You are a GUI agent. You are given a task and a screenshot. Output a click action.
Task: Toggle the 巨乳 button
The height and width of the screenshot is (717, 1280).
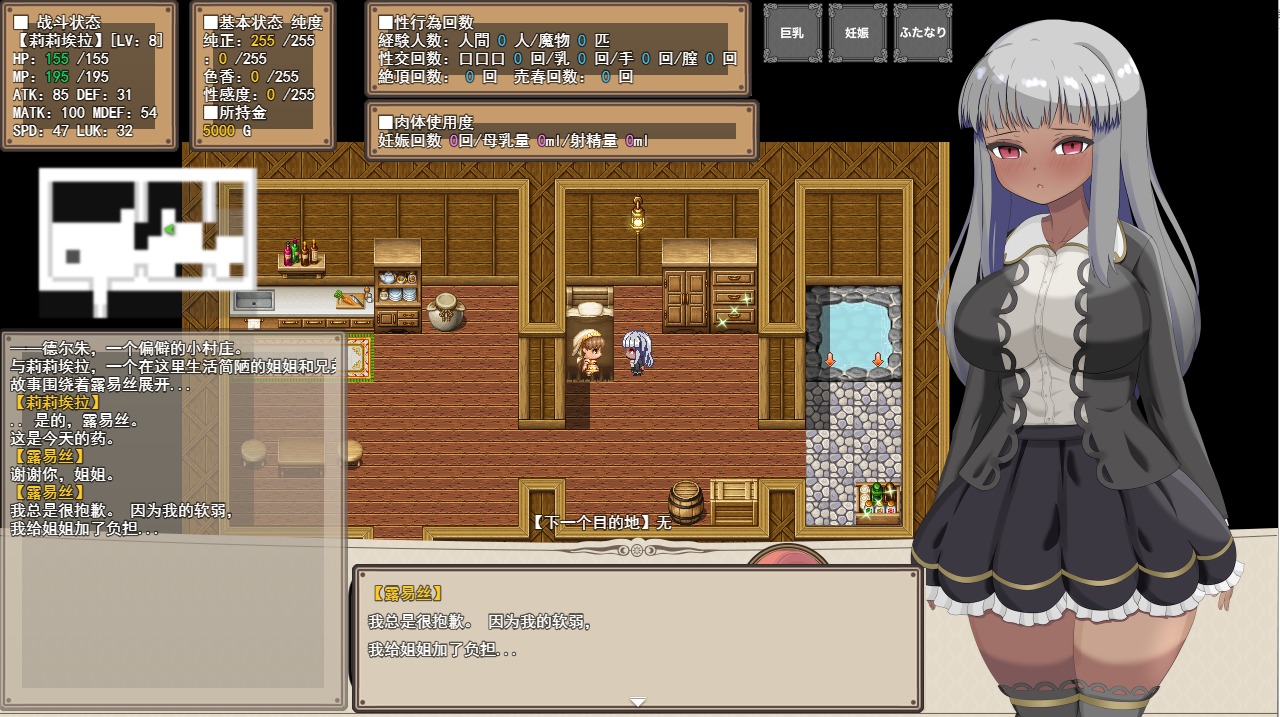[792, 33]
